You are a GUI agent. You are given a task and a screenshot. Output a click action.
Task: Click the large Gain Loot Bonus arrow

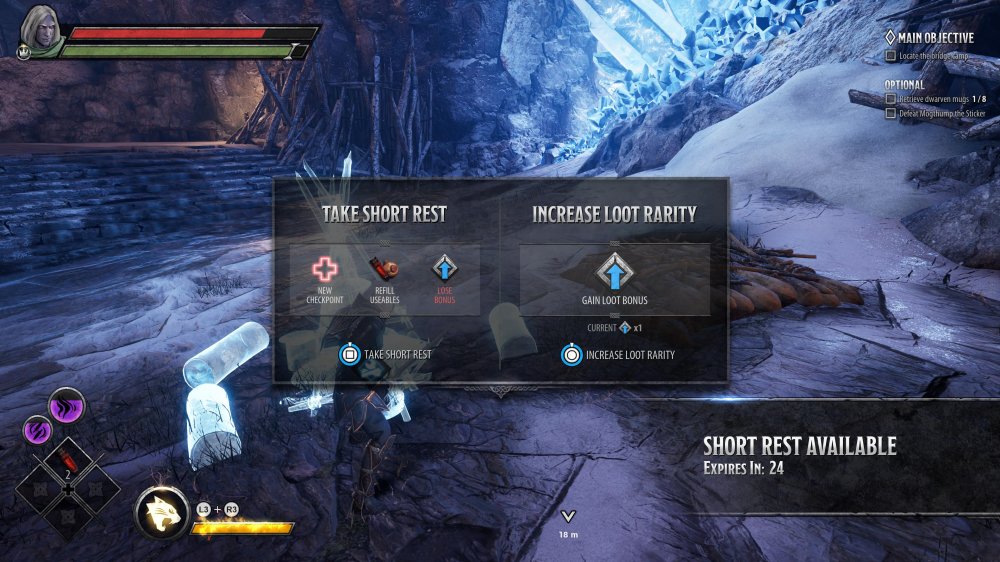[614, 272]
